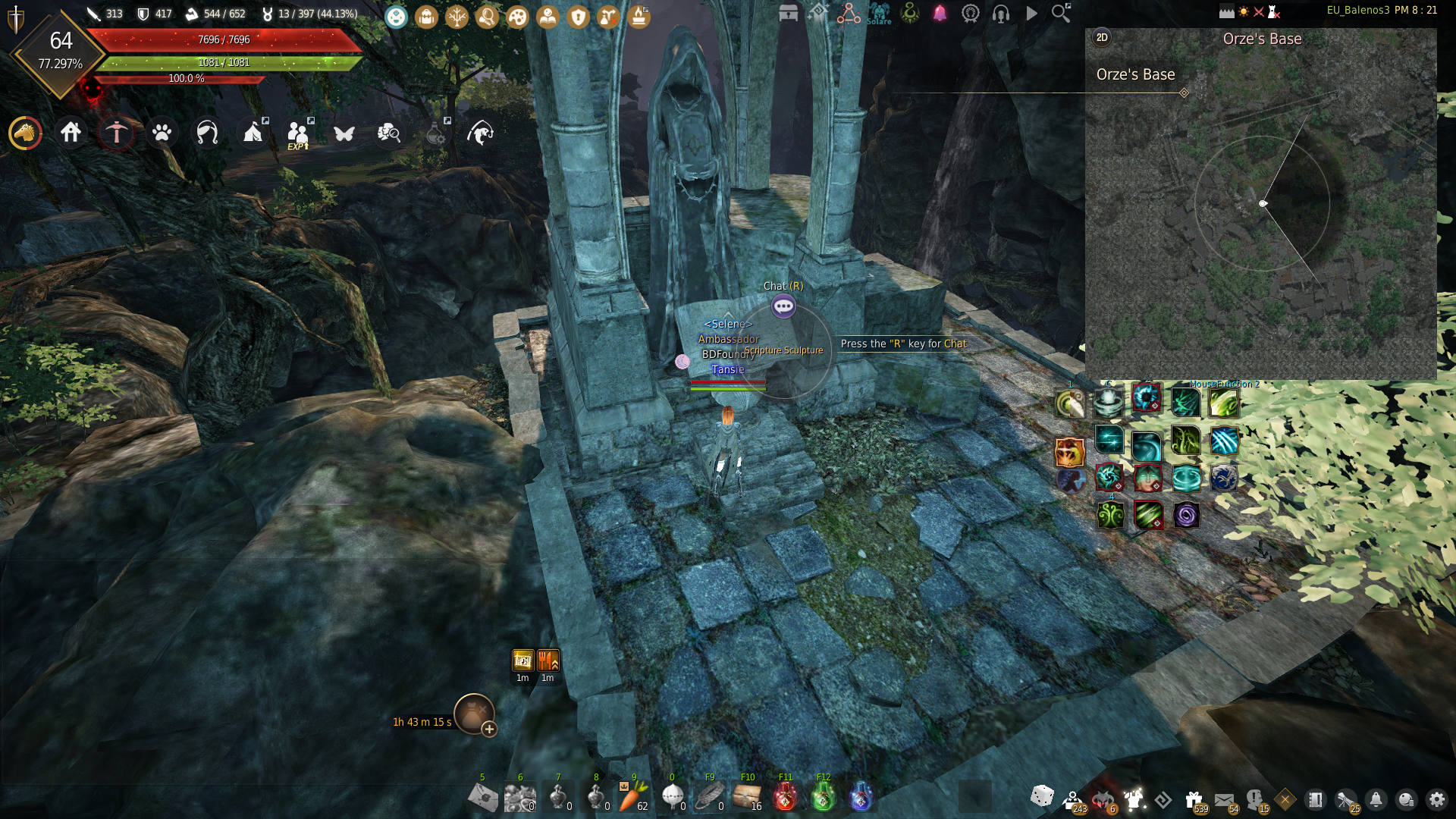Open the Chat speech bubble with Scripture Sculpture
Image resolution: width=1456 pixels, height=819 pixels.
coord(783,306)
